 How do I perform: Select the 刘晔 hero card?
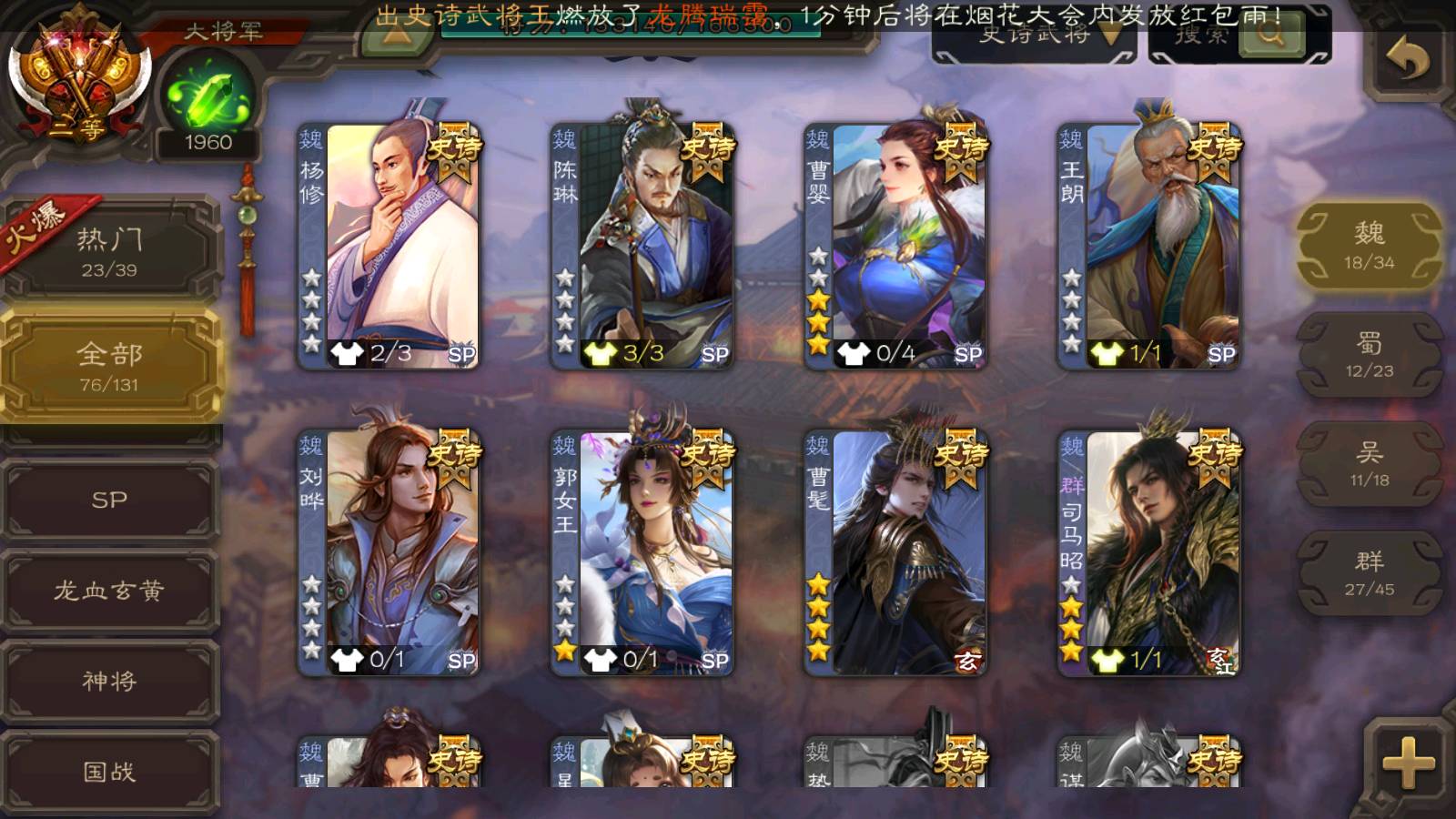(x=389, y=552)
